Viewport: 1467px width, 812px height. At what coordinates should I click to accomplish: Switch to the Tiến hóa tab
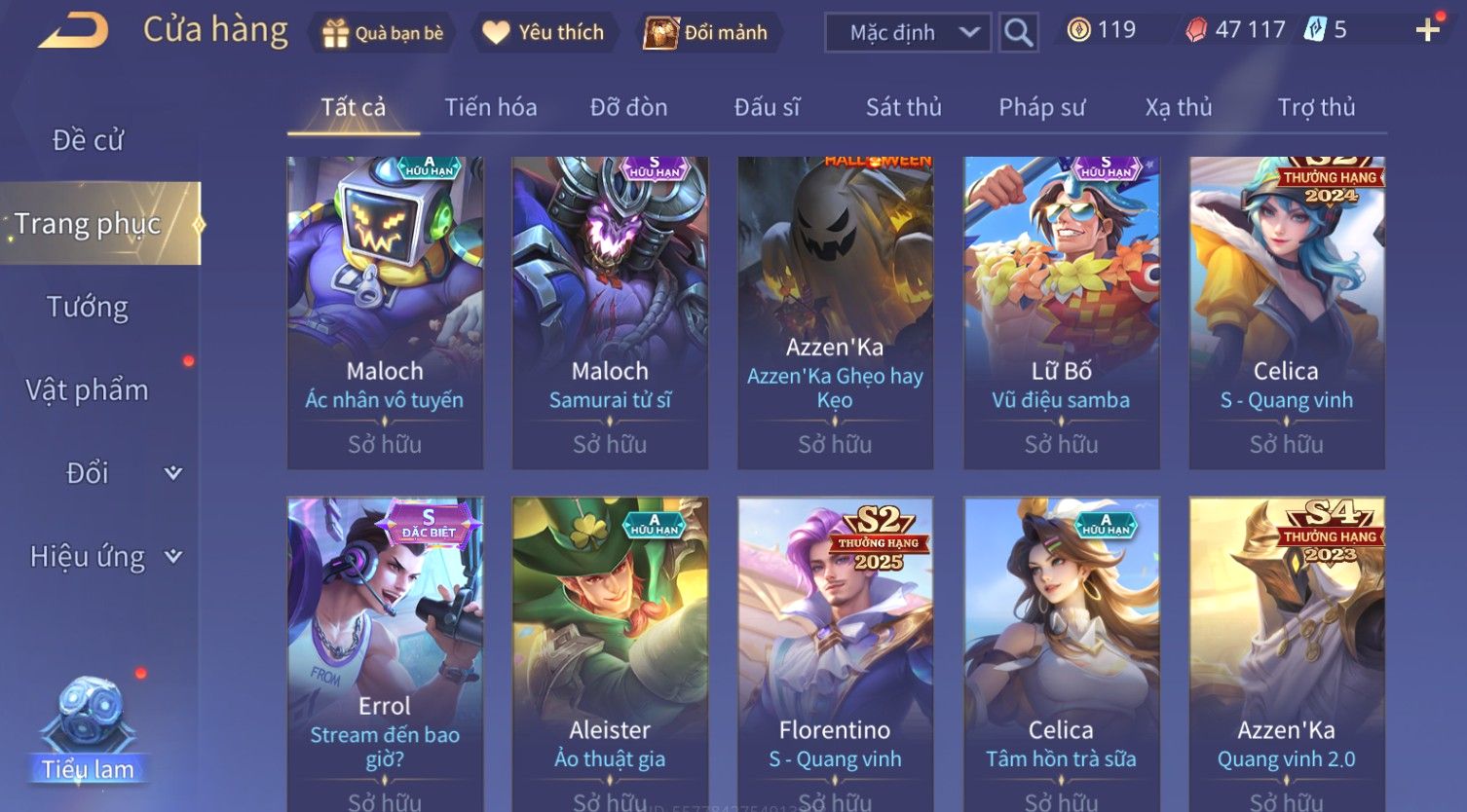click(491, 107)
